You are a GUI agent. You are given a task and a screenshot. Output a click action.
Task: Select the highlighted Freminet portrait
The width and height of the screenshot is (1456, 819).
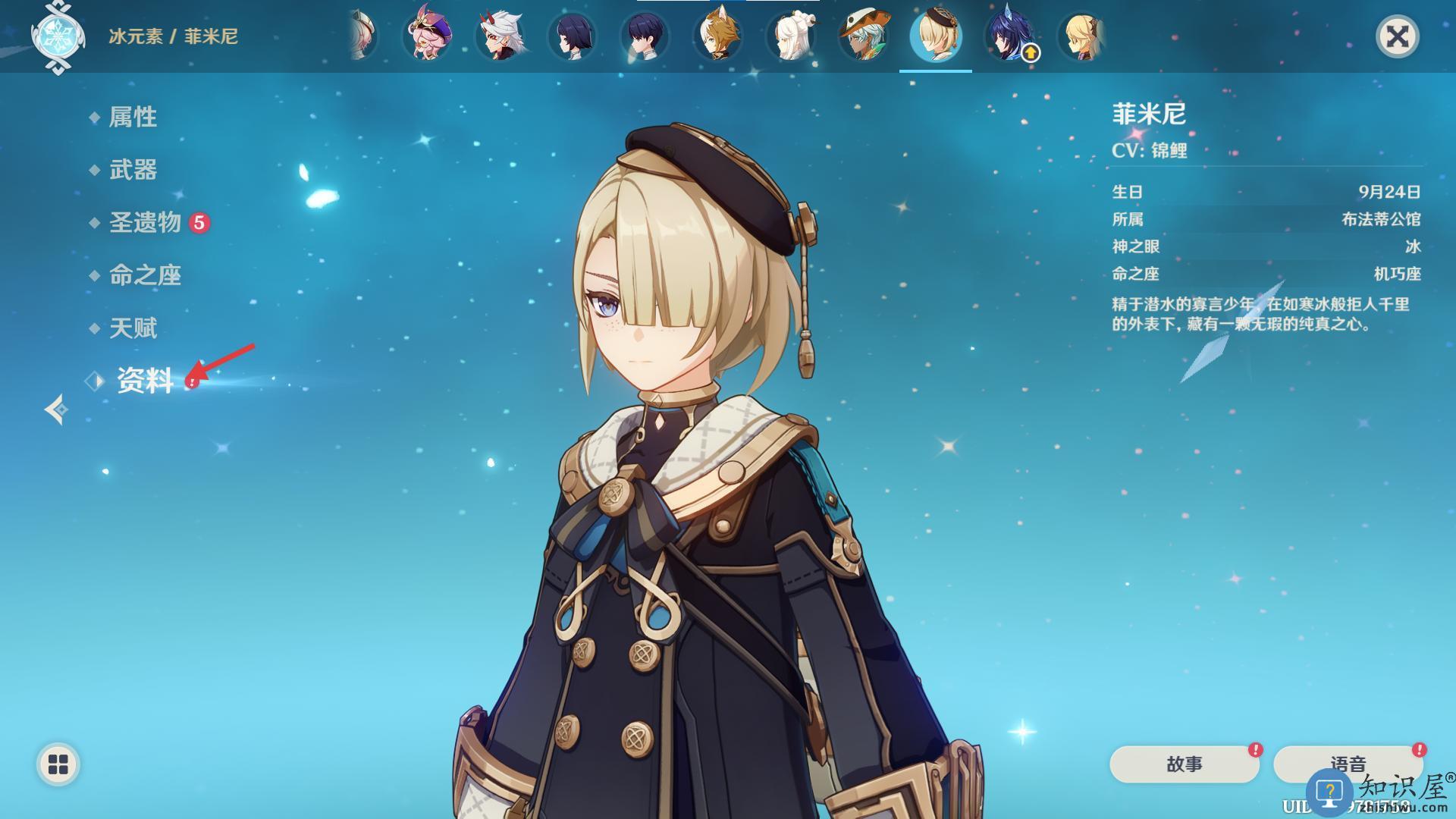coord(936,36)
